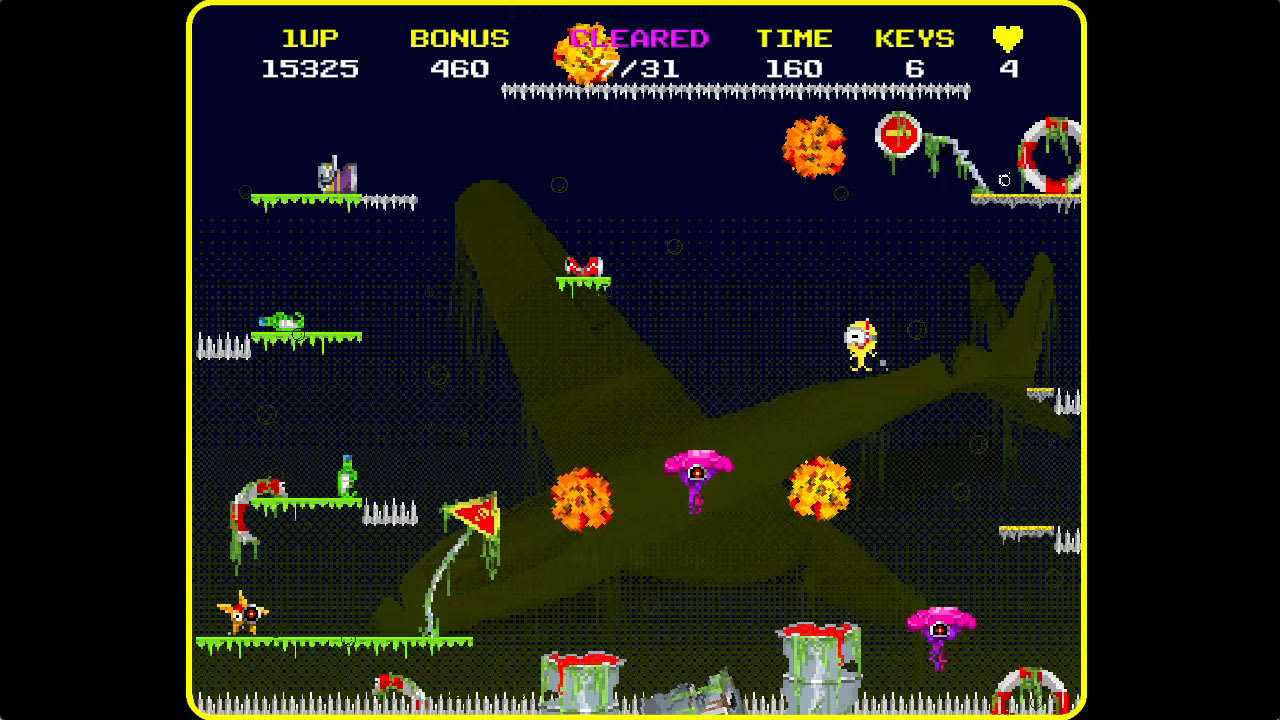Image resolution: width=1280 pixels, height=720 pixels.
Task: Select the KEYS counter showing 6
Action: pyautogui.click(x=913, y=52)
